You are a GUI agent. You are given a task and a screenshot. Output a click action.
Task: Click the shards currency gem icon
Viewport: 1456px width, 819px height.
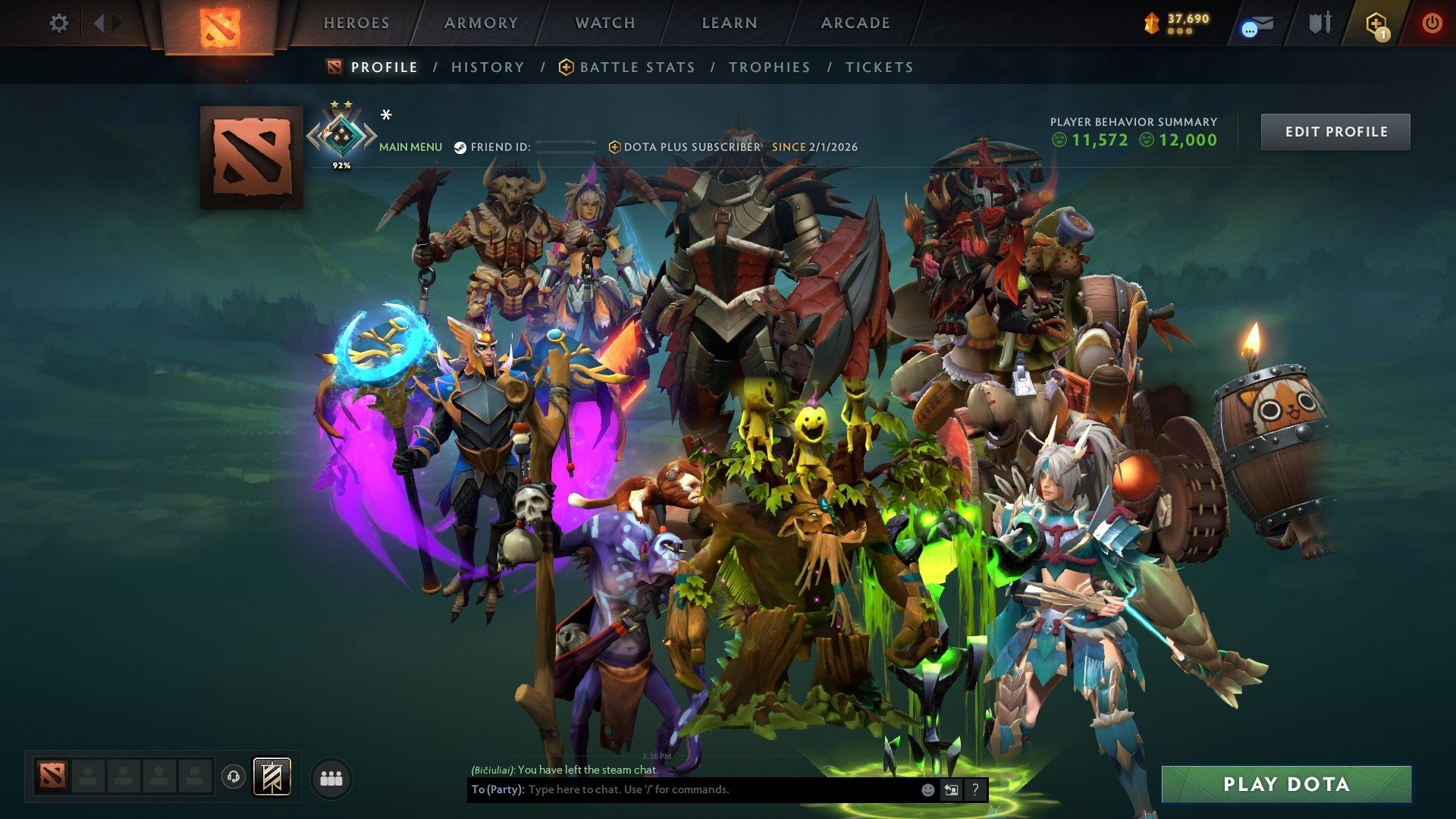click(1153, 24)
